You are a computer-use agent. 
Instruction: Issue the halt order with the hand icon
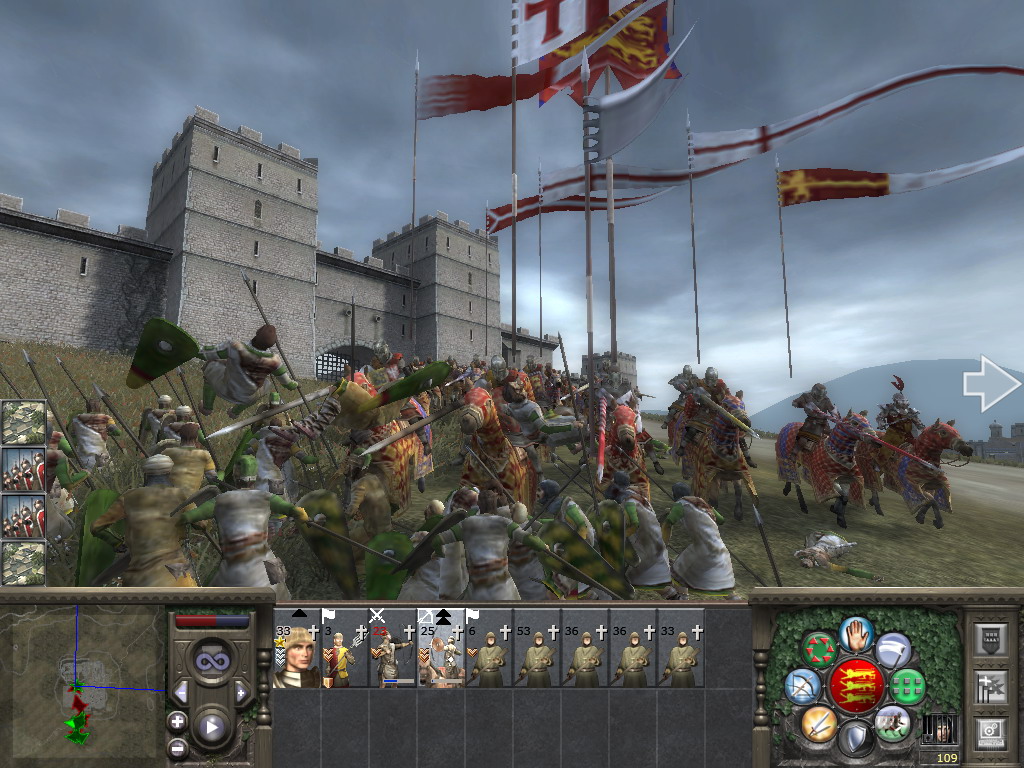tap(857, 633)
